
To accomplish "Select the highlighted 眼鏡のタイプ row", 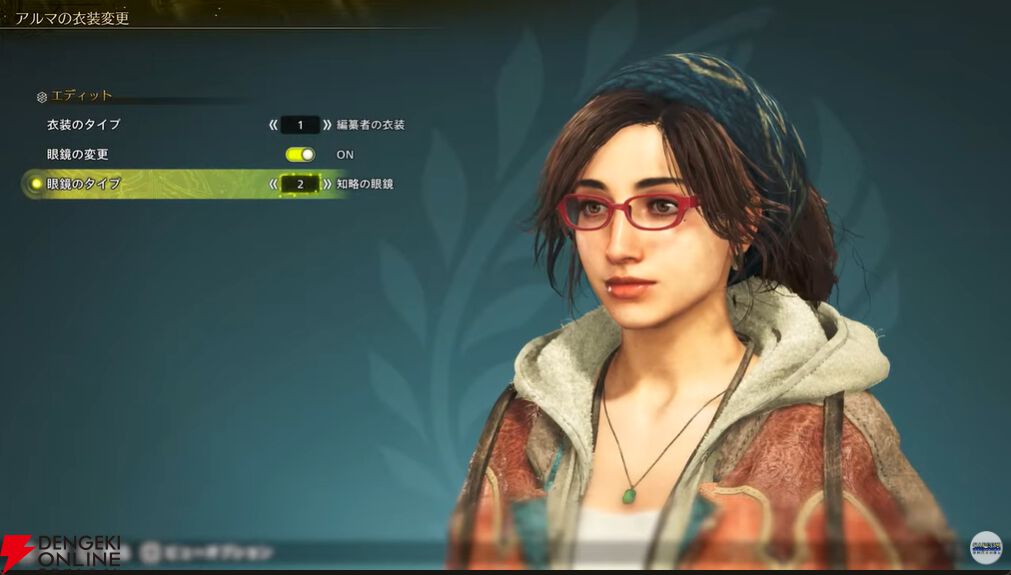I will 84,184.
